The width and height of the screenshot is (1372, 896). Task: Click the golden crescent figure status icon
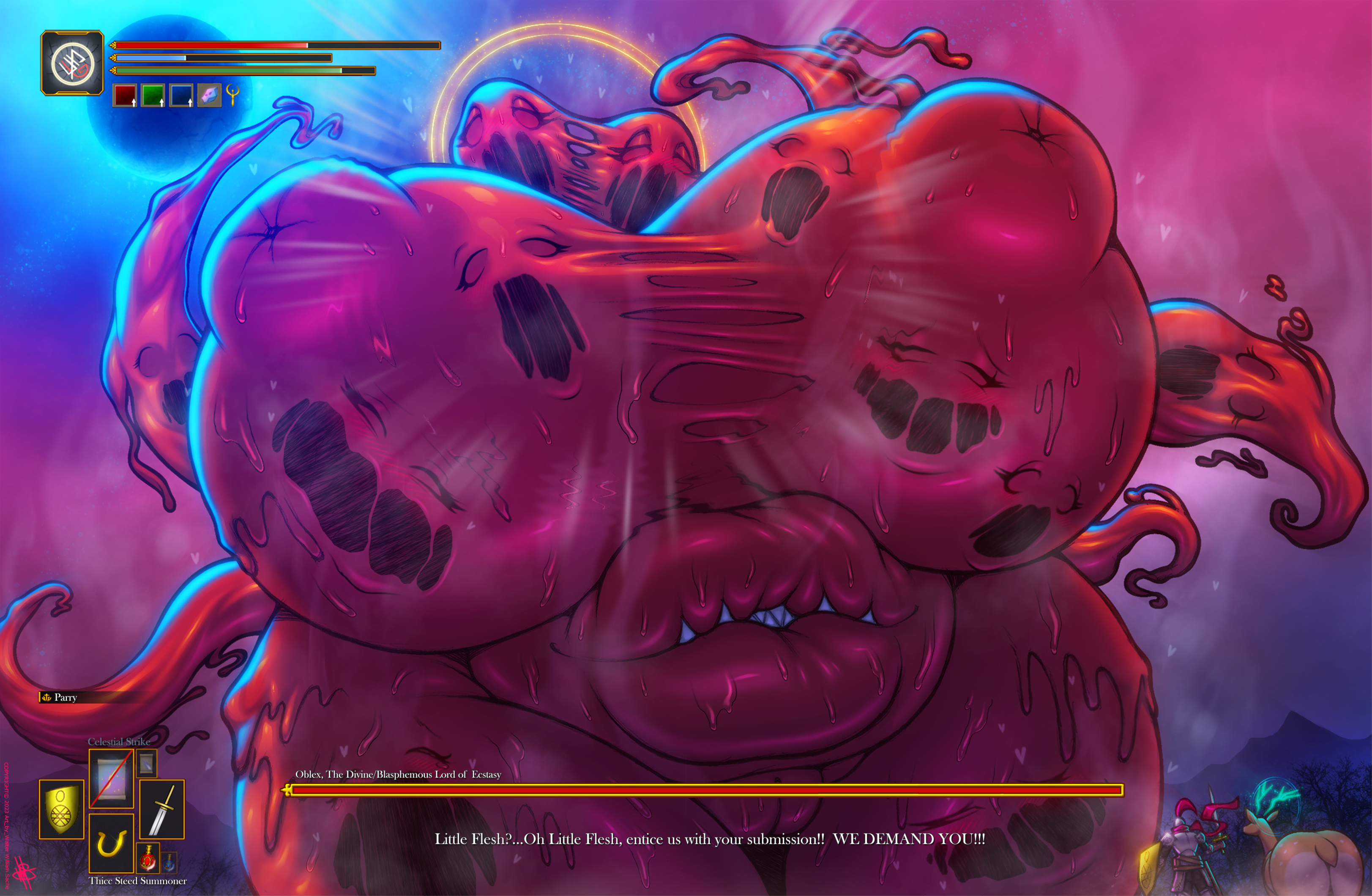pyautogui.click(x=233, y=94)
